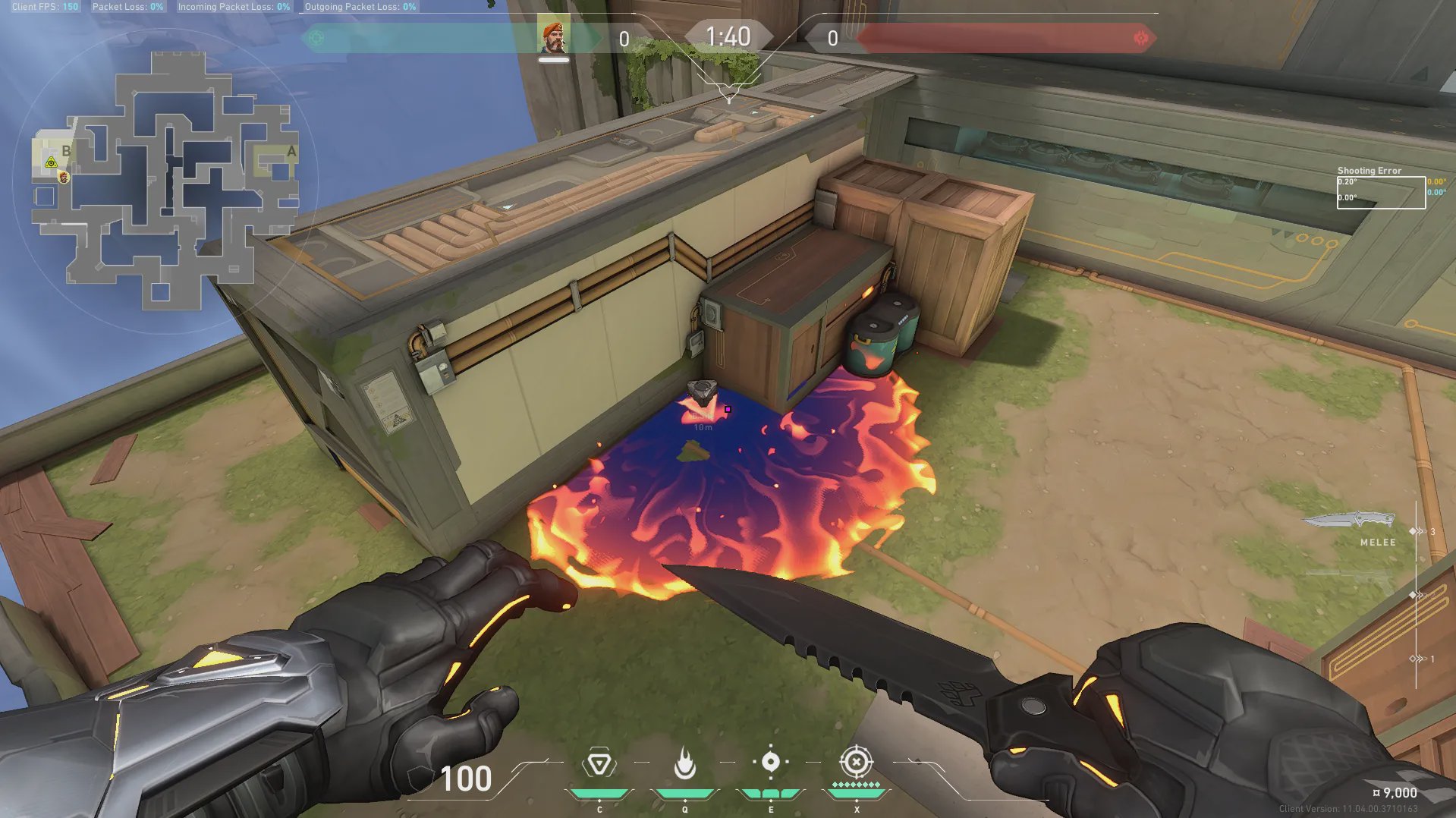Select the Incendiary flame ability icon
The image size is (1456, 818).
point(684,764)
